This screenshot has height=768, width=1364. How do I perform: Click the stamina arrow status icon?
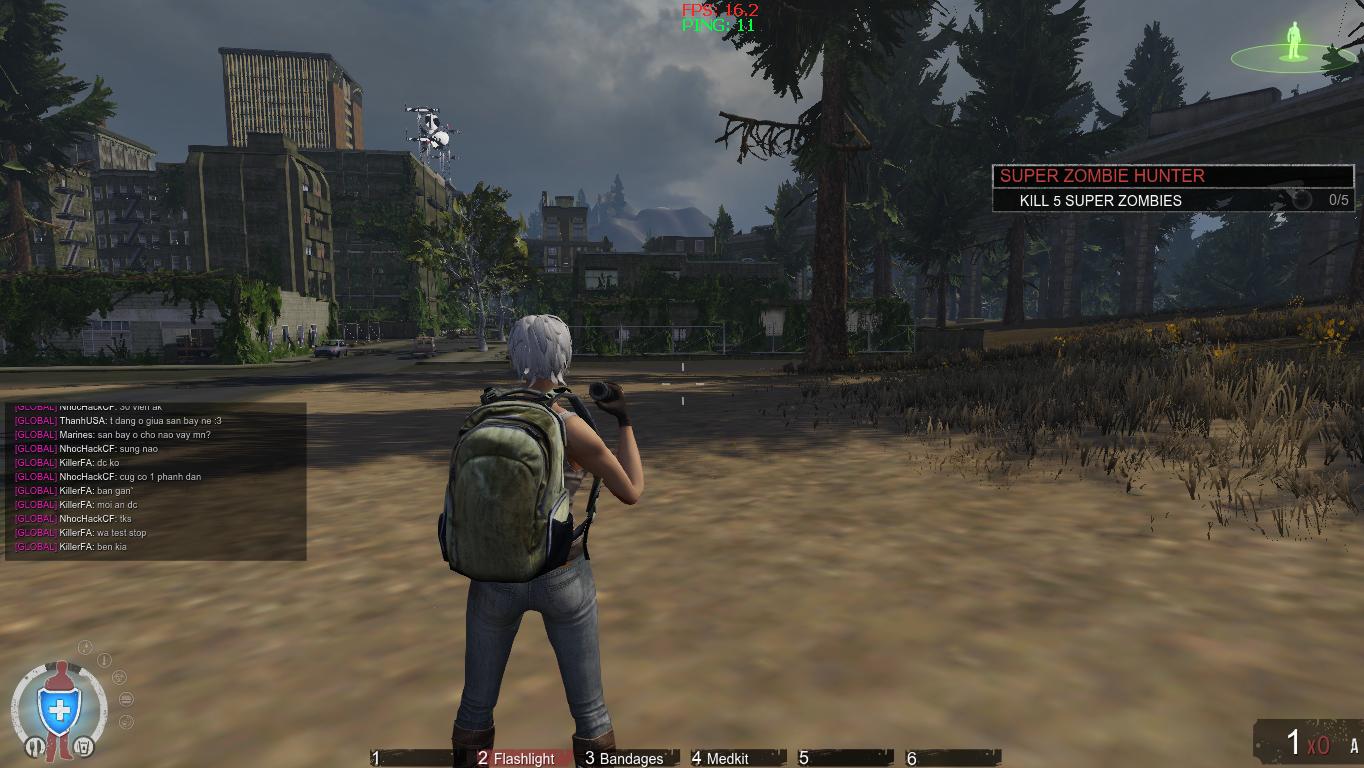click(x=85, y=646)
